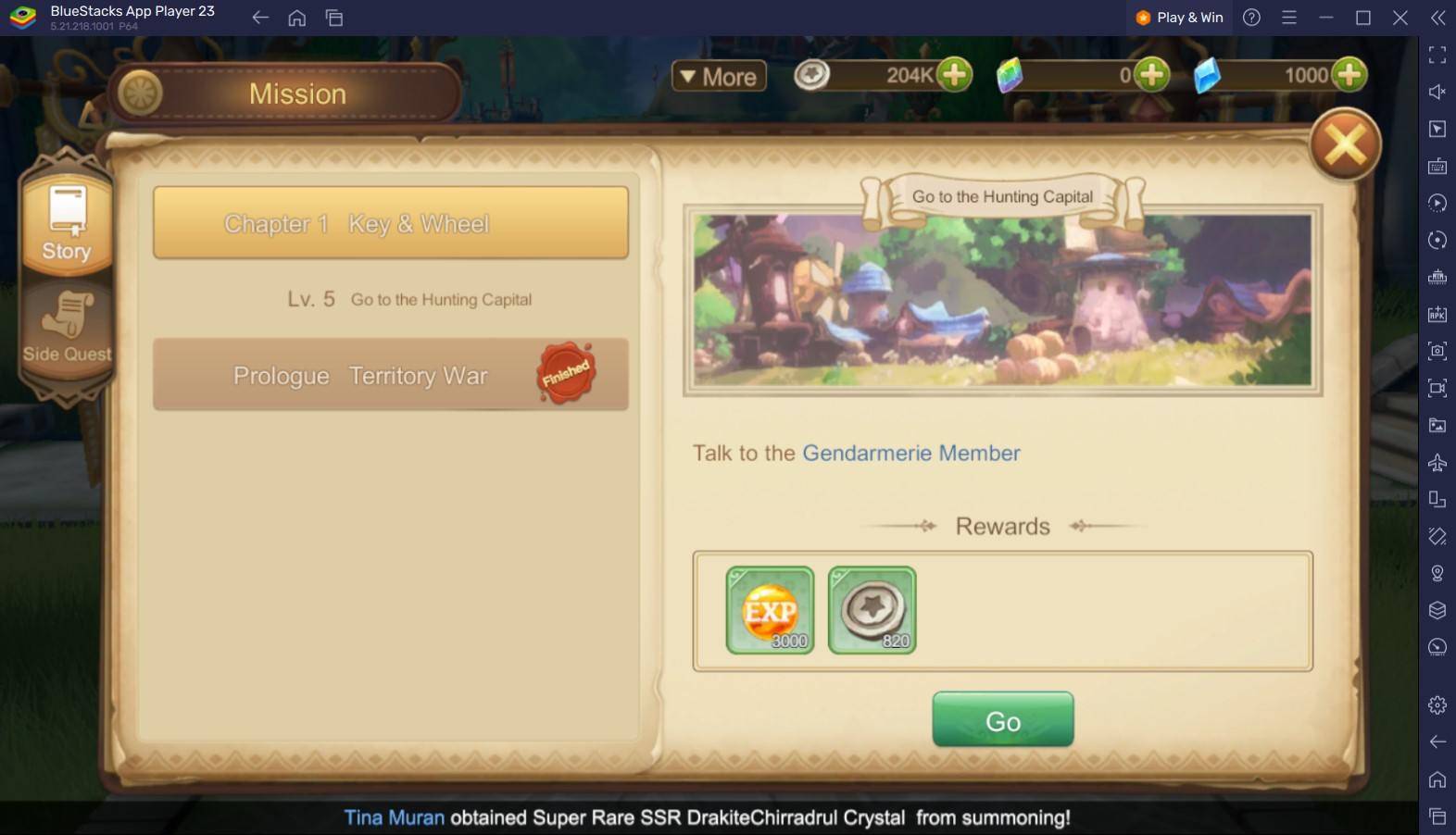This screenshot has height=835, width=1456.
Task: Collapse the sidebar with the double-chevron arrow
Action: (x=1437, y=17)
